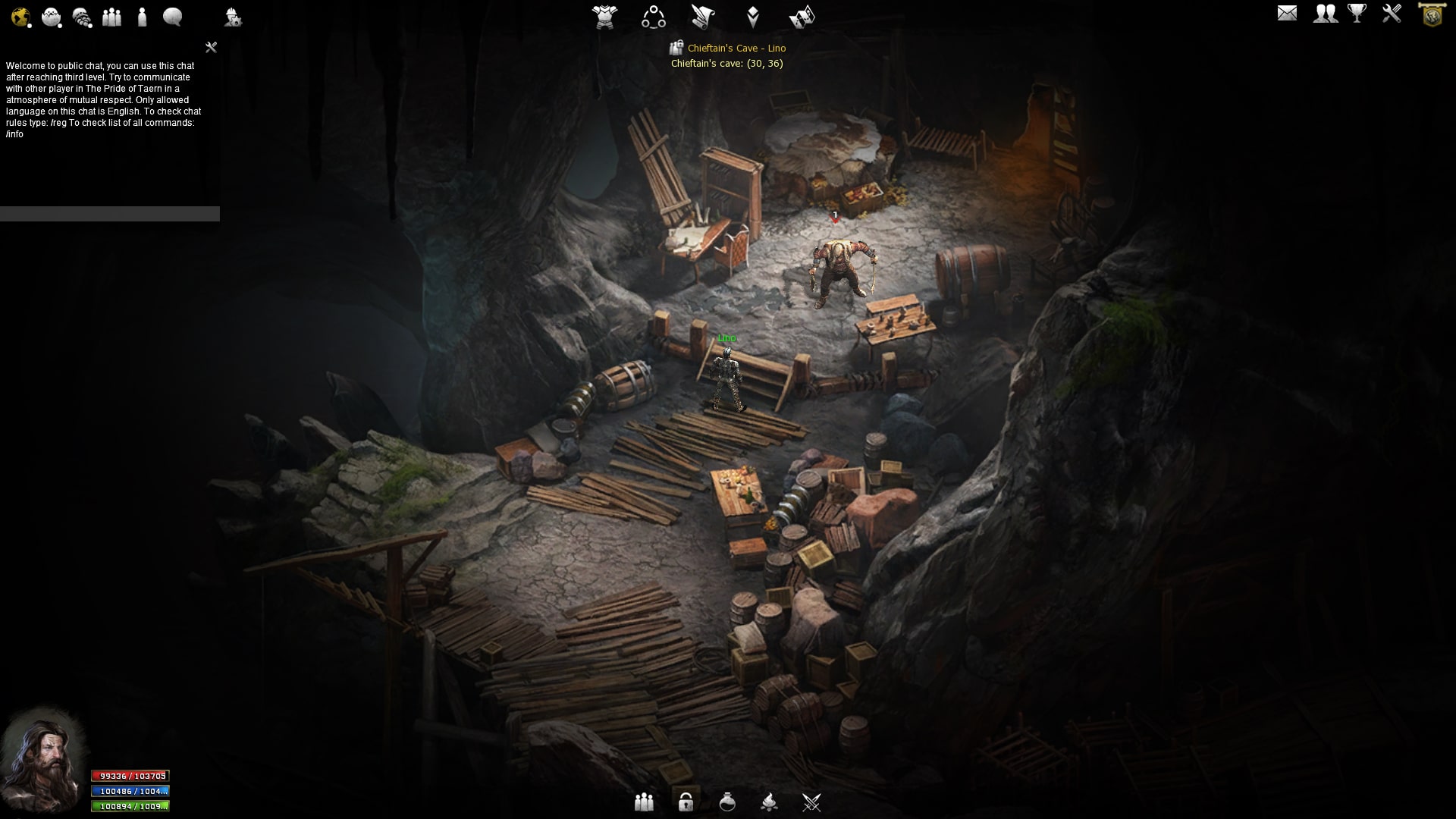Open the helmeted worker with gear icon

click(x=233, y=17)
